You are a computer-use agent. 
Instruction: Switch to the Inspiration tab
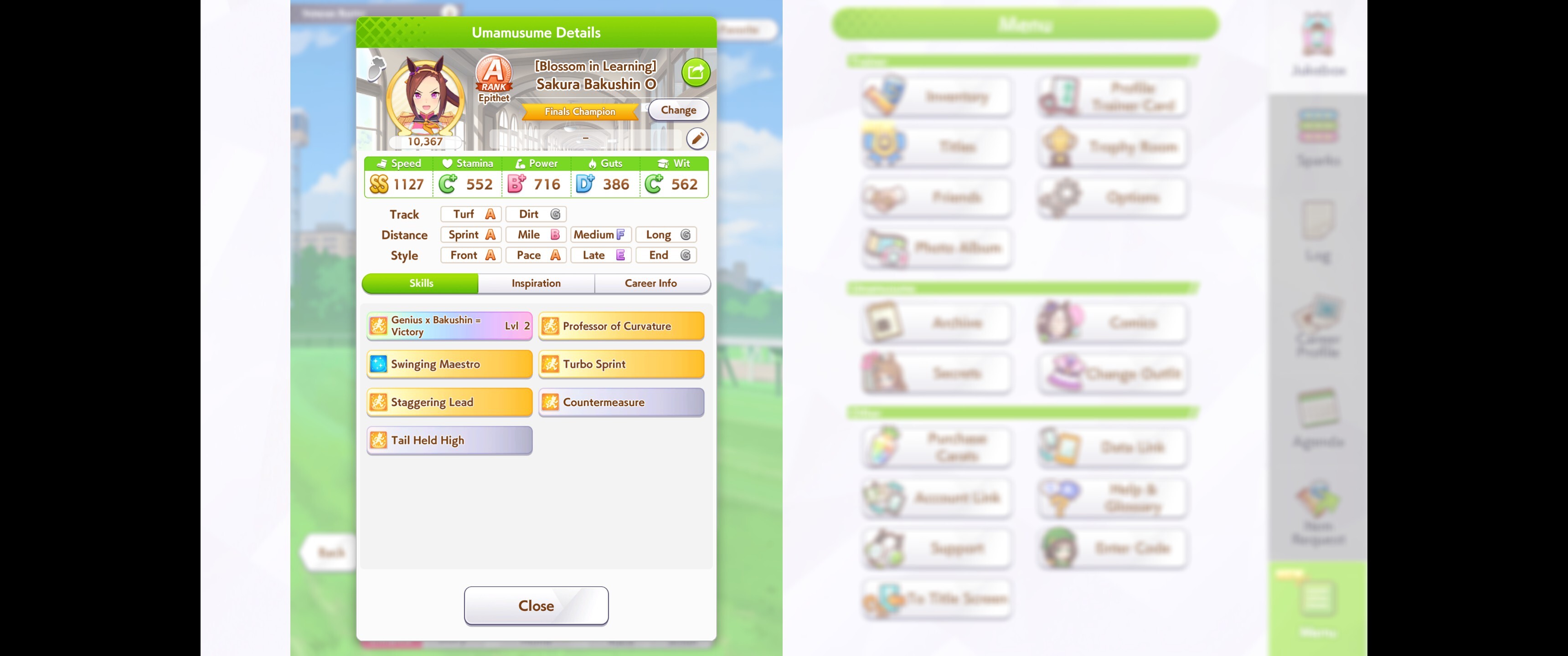(536, 283)
